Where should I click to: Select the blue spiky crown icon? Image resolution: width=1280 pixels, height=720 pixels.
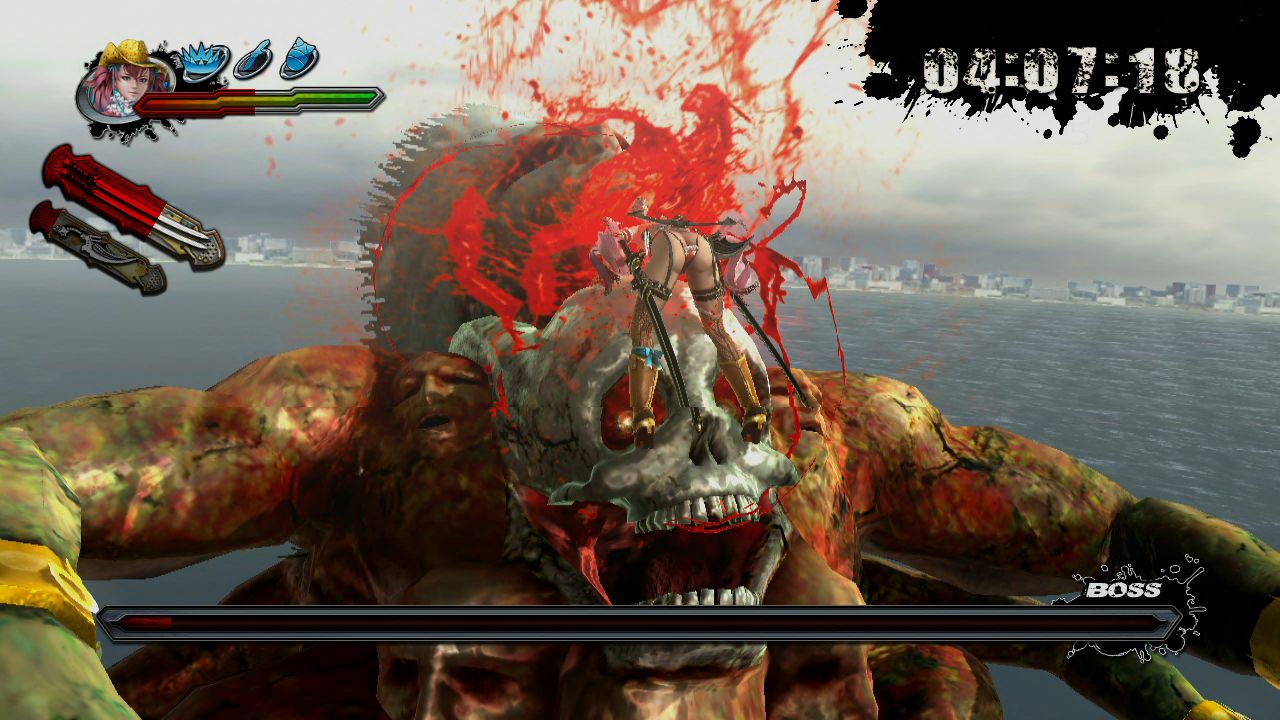pyautogui.click(x=203, y=61)
